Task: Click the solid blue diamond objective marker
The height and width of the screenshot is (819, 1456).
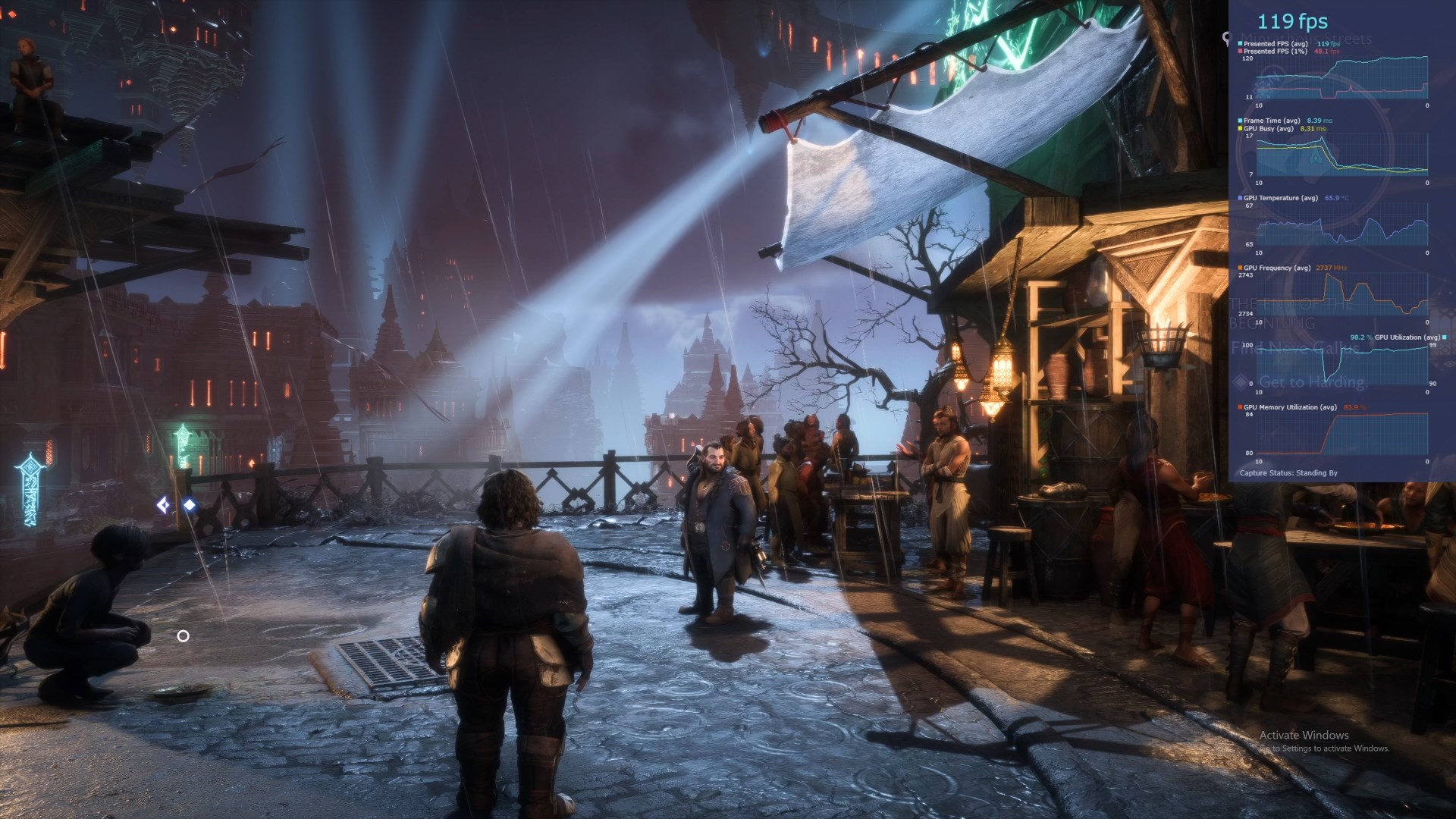Action: coord(190,504)
